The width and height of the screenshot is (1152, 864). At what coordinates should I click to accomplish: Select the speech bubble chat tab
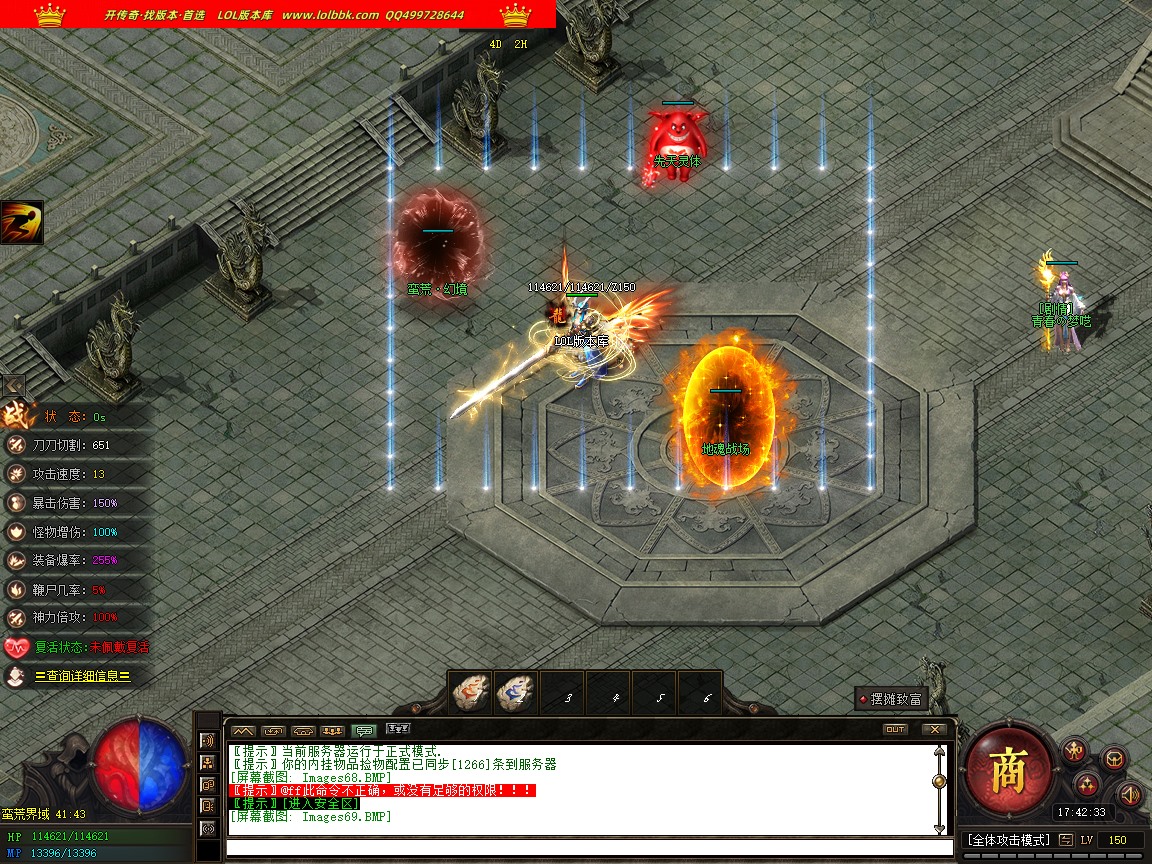click(364, 730)
